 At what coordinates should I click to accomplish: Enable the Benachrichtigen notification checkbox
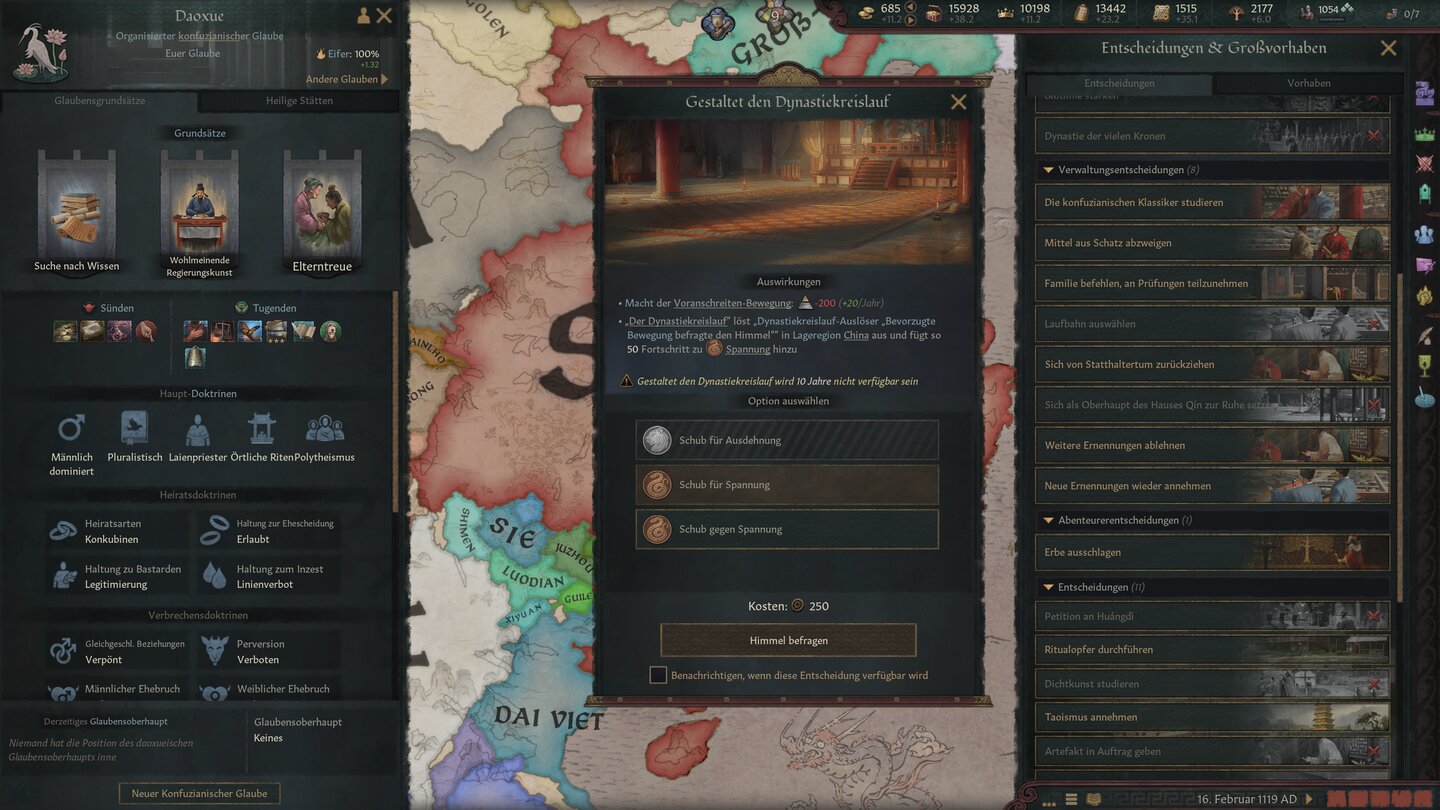(658, 675)
